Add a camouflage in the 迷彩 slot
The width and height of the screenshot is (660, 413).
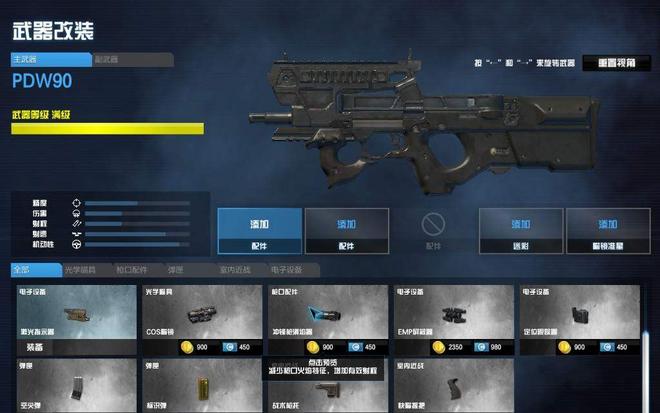coord(520,231)
